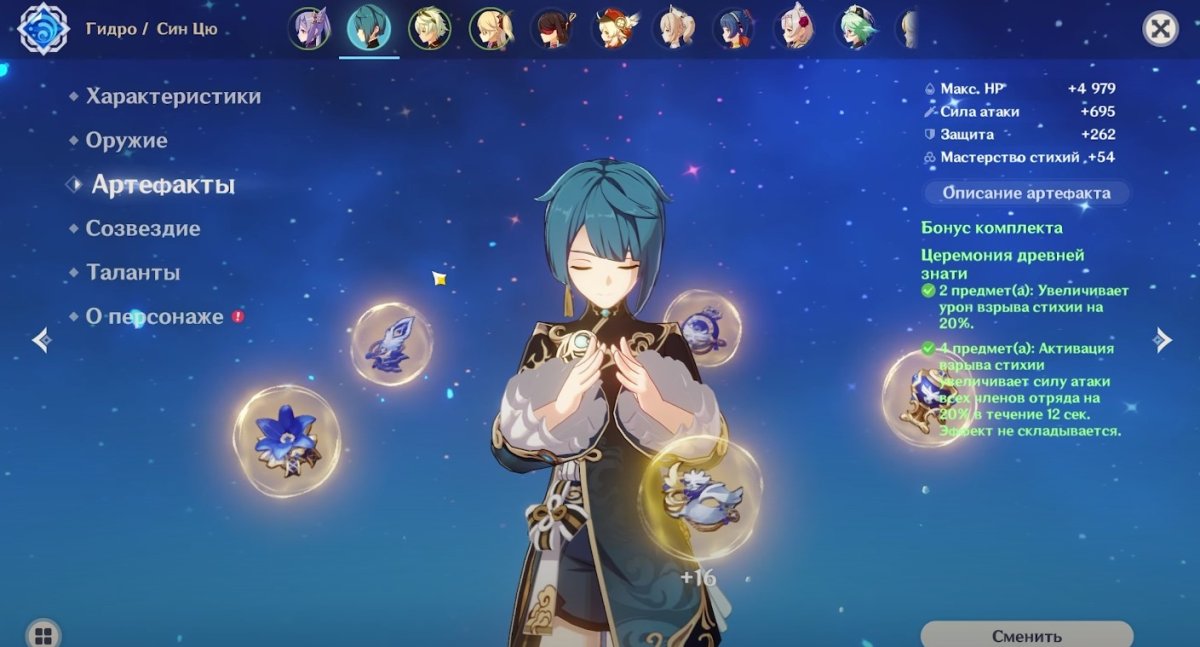Go to previous character with left arrow
This screenshot has height=647, width=1200.
pos(41,340)
